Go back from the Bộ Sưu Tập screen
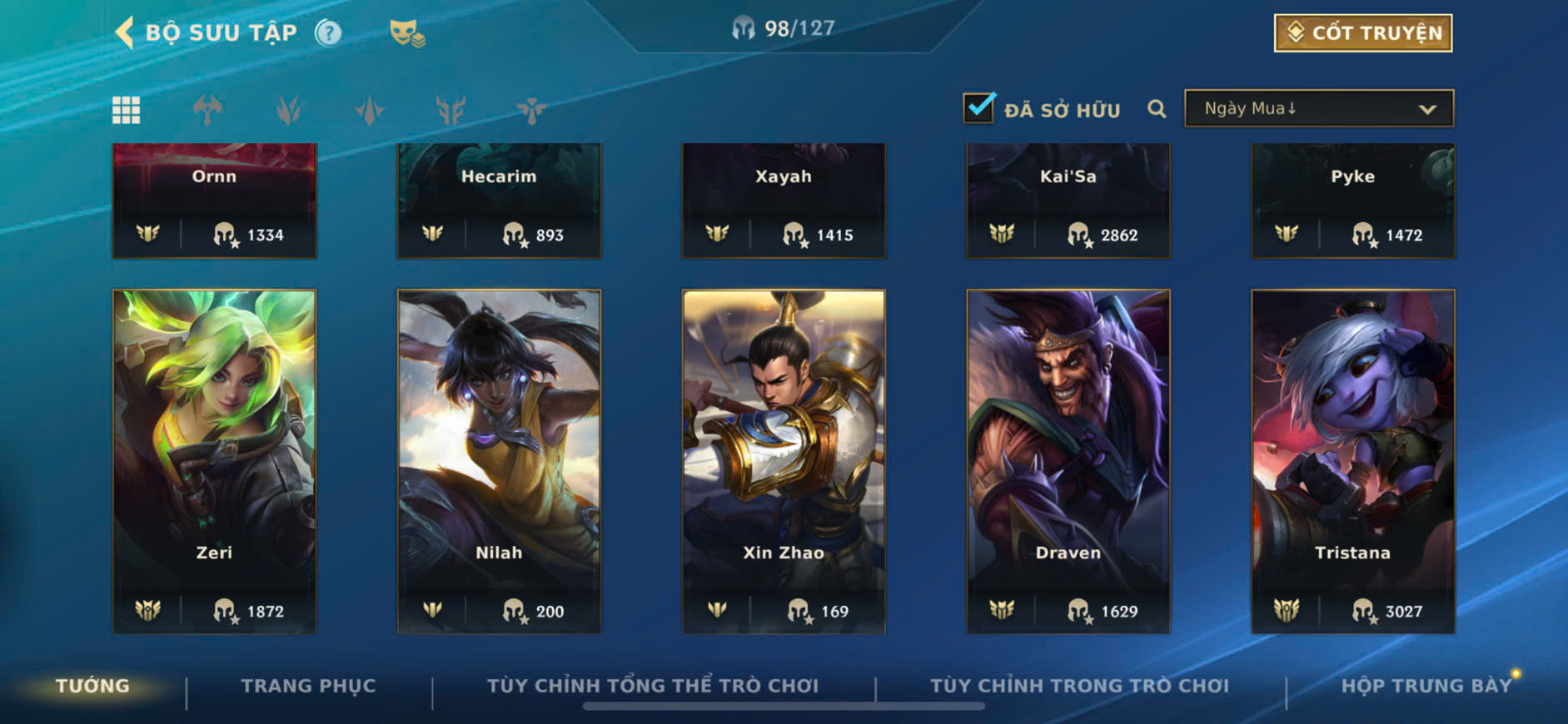The width and height of the screenshot is (1568, 724). click(125, 33)
